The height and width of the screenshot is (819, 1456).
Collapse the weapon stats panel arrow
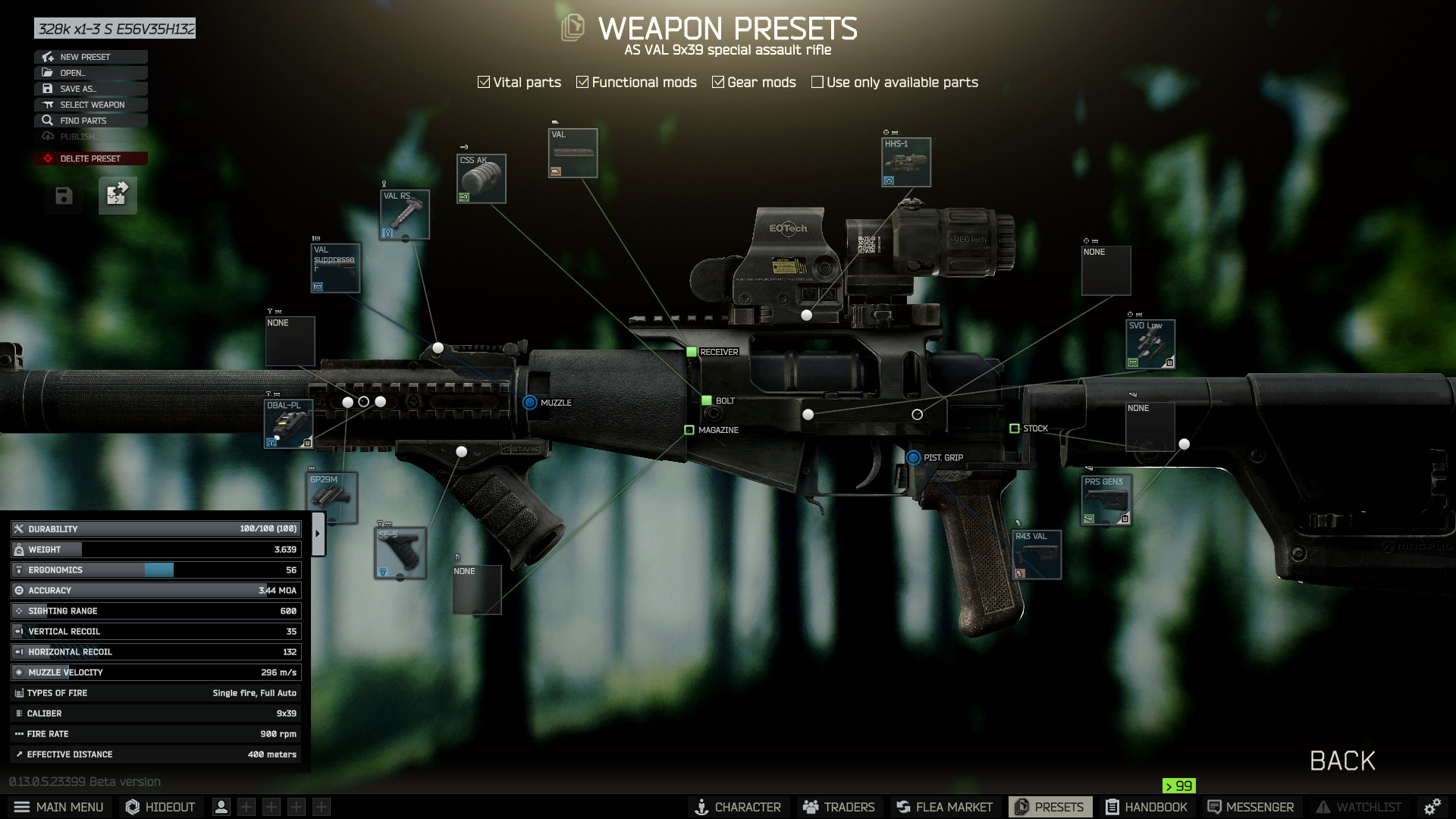click(318, 533)
